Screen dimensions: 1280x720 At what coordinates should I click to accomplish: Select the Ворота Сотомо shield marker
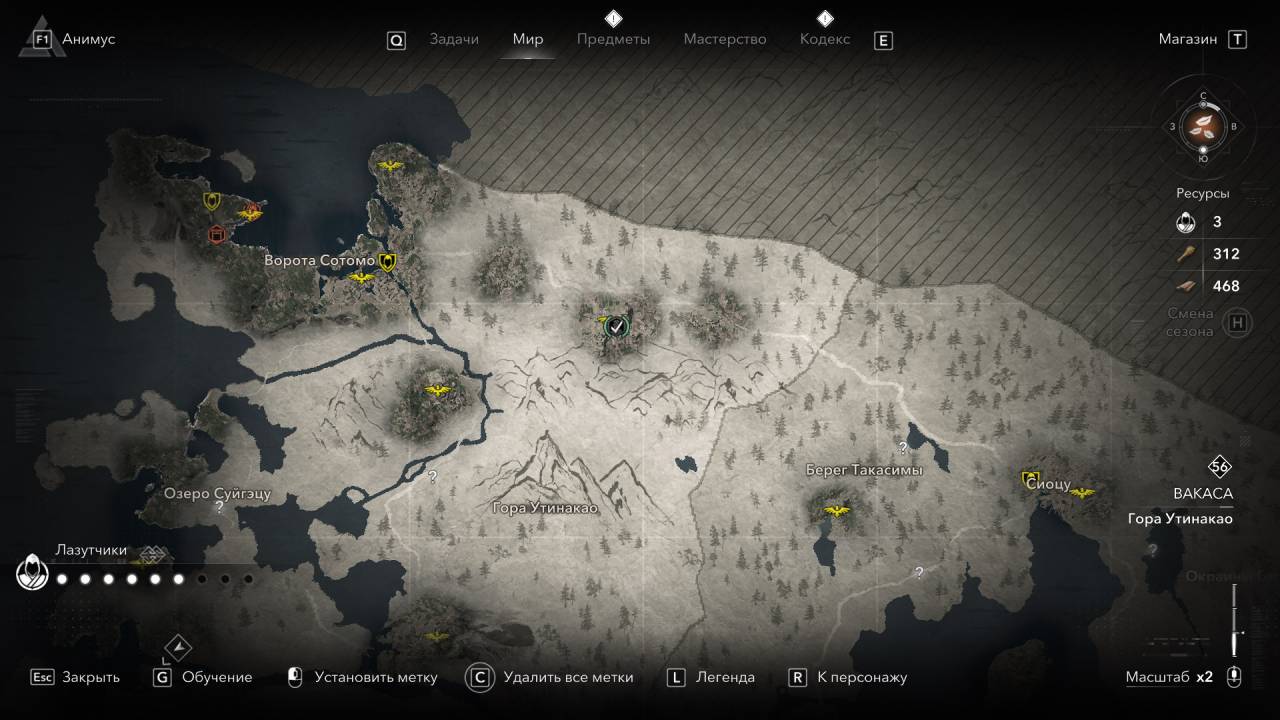[388, 262]
